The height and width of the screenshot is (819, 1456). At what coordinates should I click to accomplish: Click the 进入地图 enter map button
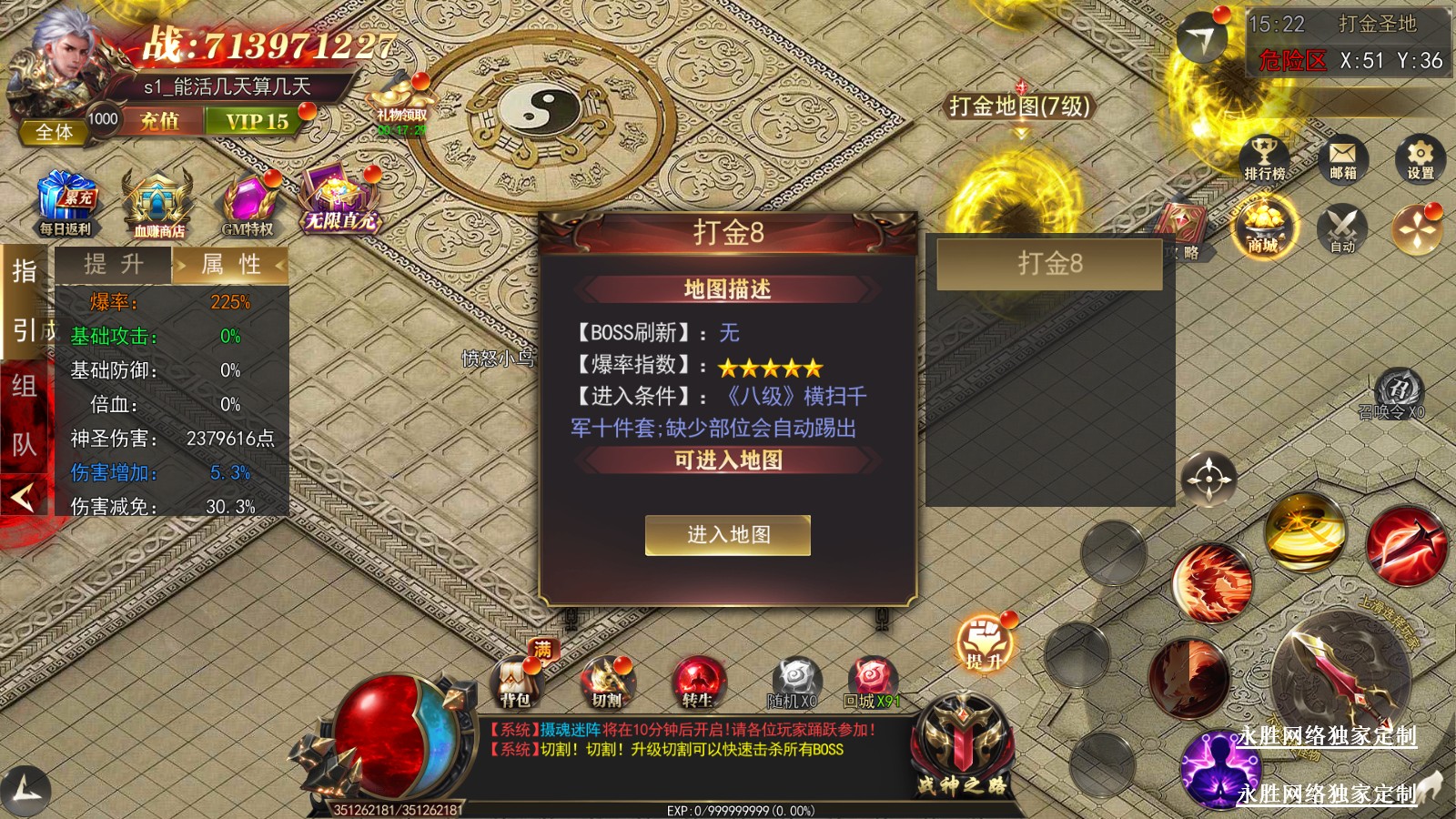click(x=728, y=535)
